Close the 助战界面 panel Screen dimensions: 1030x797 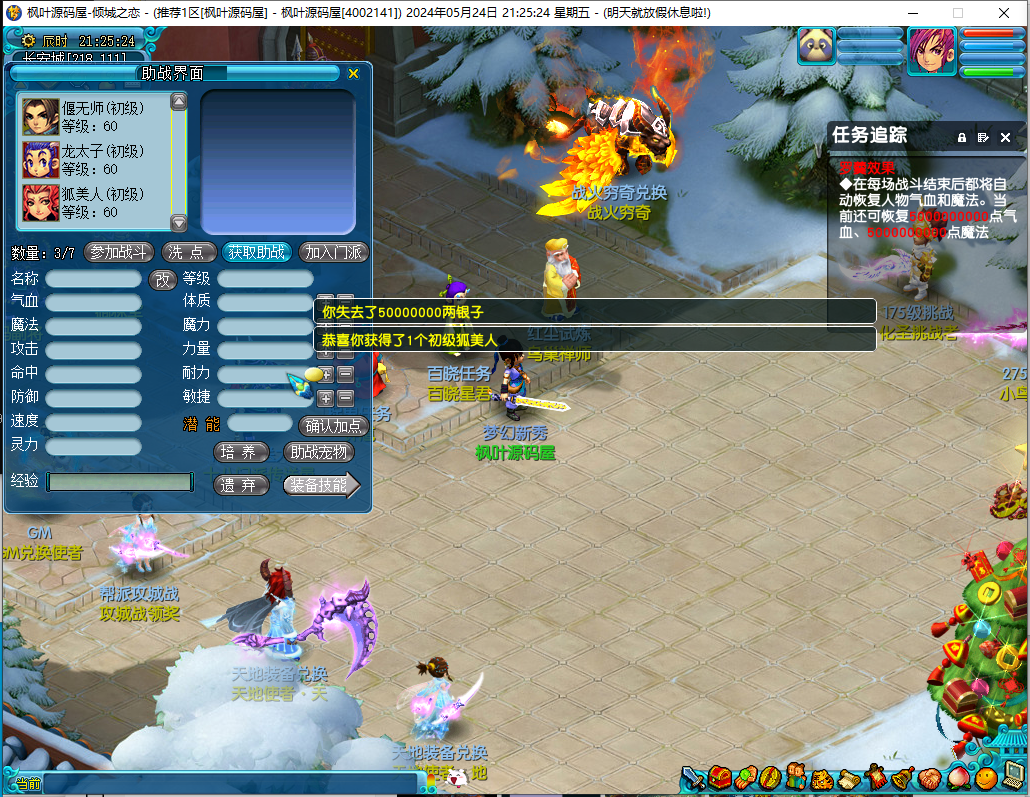click(x=353, y=74)
